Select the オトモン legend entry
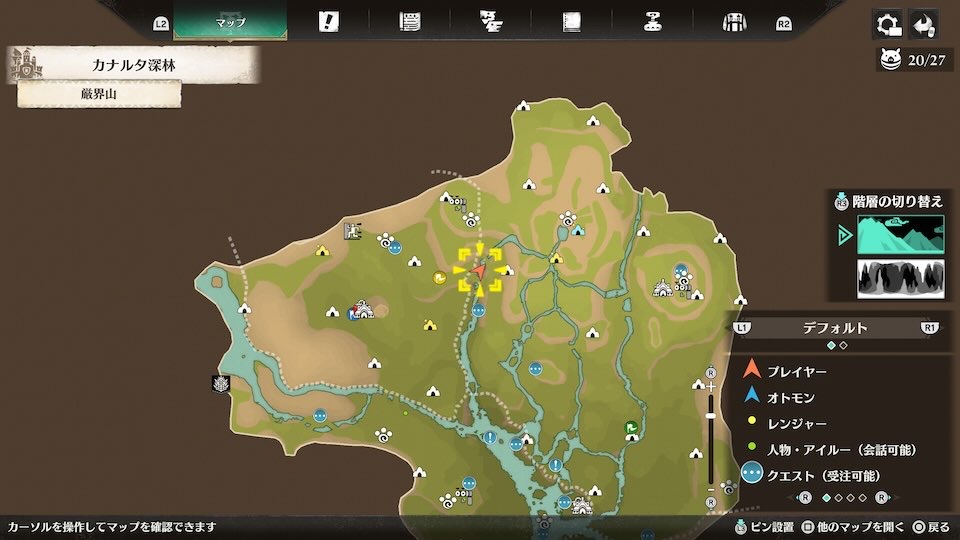The height and width of the screenshot is (540, 960). 790,398
